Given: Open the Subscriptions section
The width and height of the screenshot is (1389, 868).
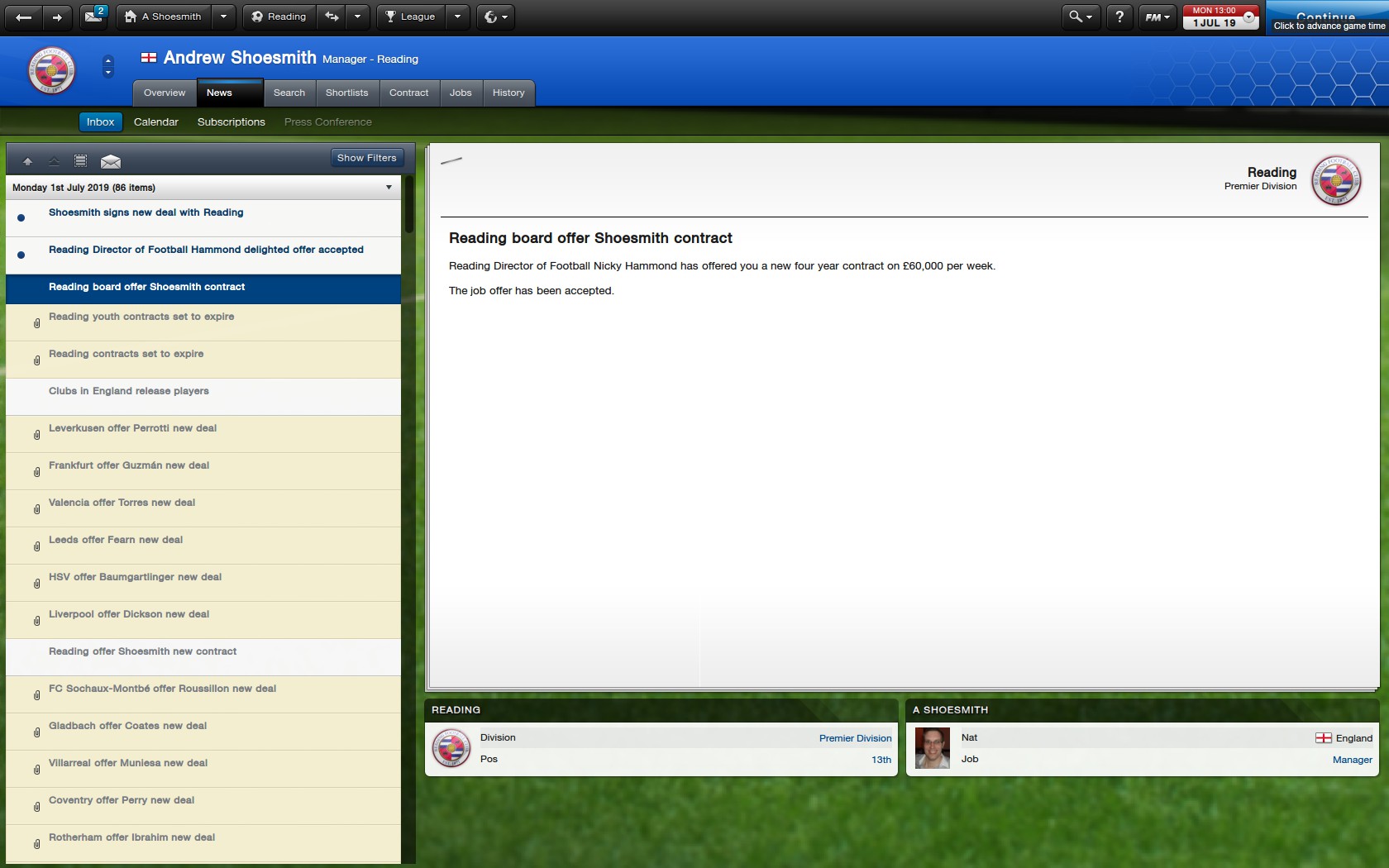Looking at the screenshot, I should pos(231,122).
